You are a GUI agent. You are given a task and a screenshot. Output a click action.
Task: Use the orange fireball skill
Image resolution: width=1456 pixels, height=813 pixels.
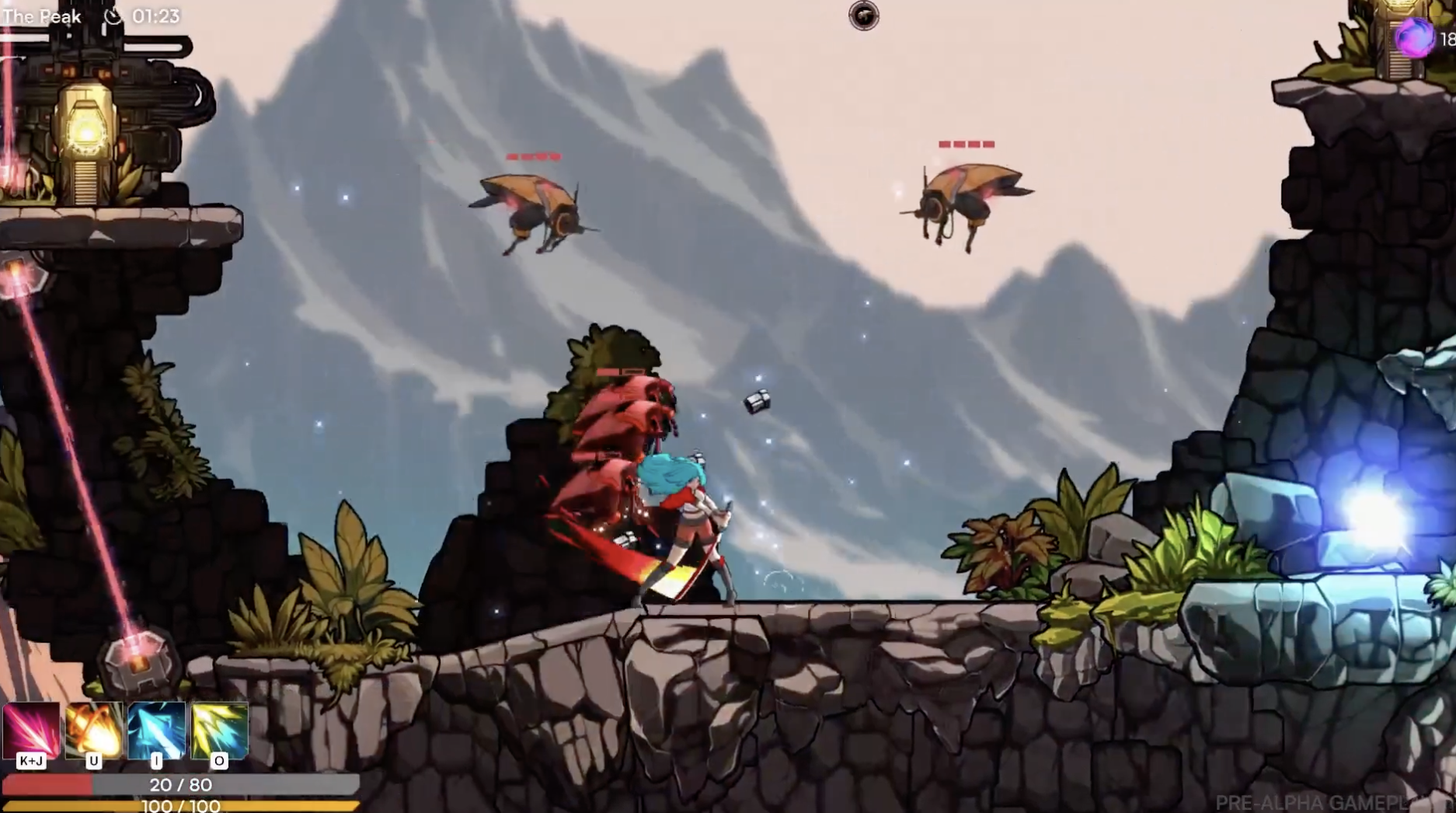click(x=94, y=729)
